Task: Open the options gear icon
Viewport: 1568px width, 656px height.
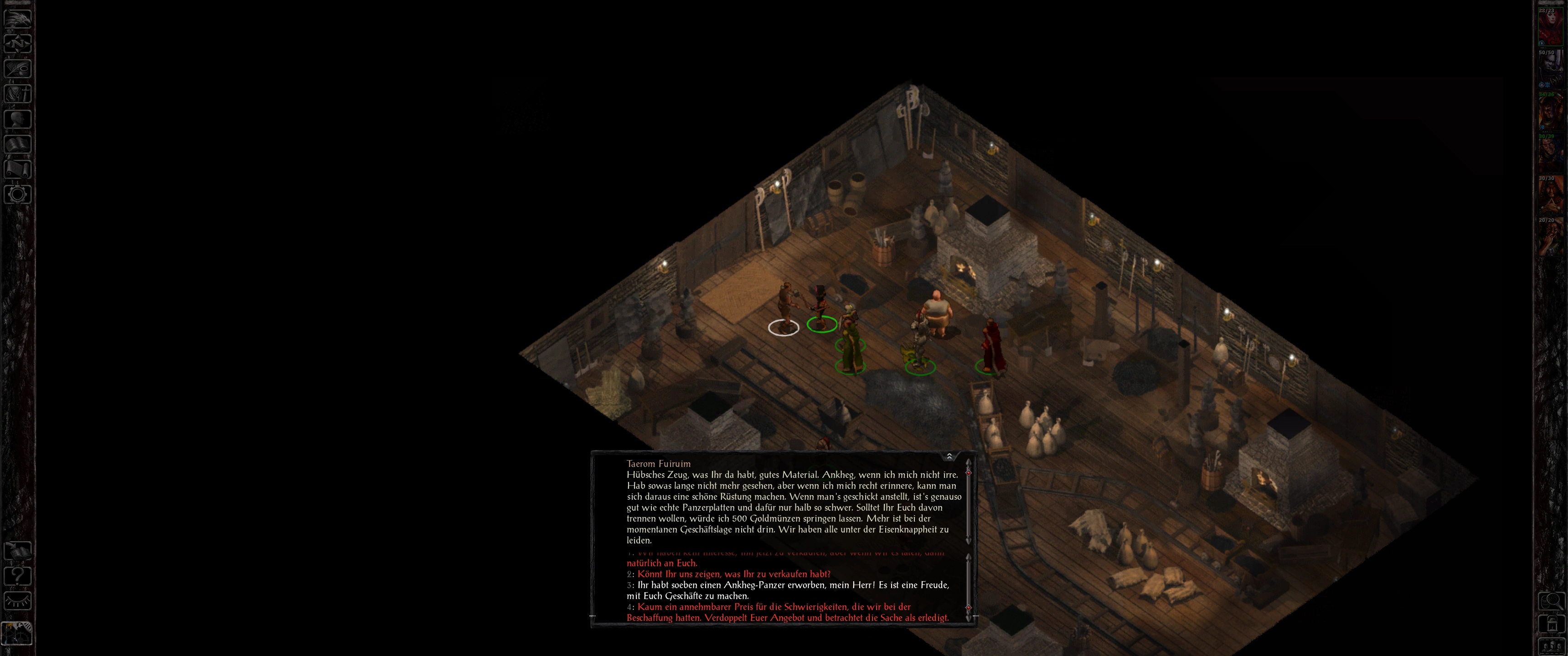Action: (17, 195)
